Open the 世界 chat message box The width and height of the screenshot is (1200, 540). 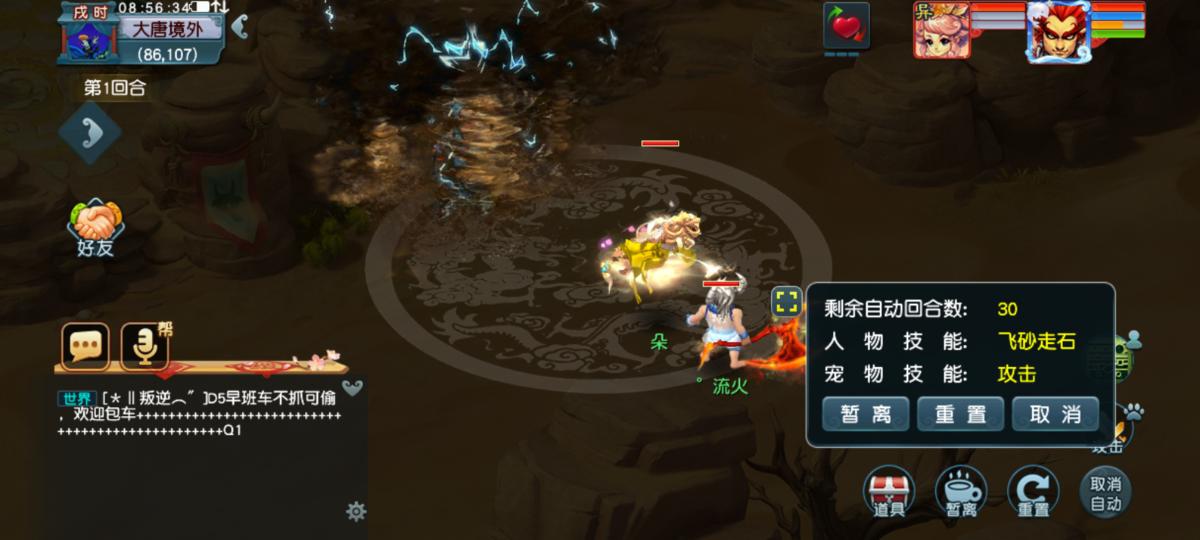pyautogui.click(x=200, y=414)
